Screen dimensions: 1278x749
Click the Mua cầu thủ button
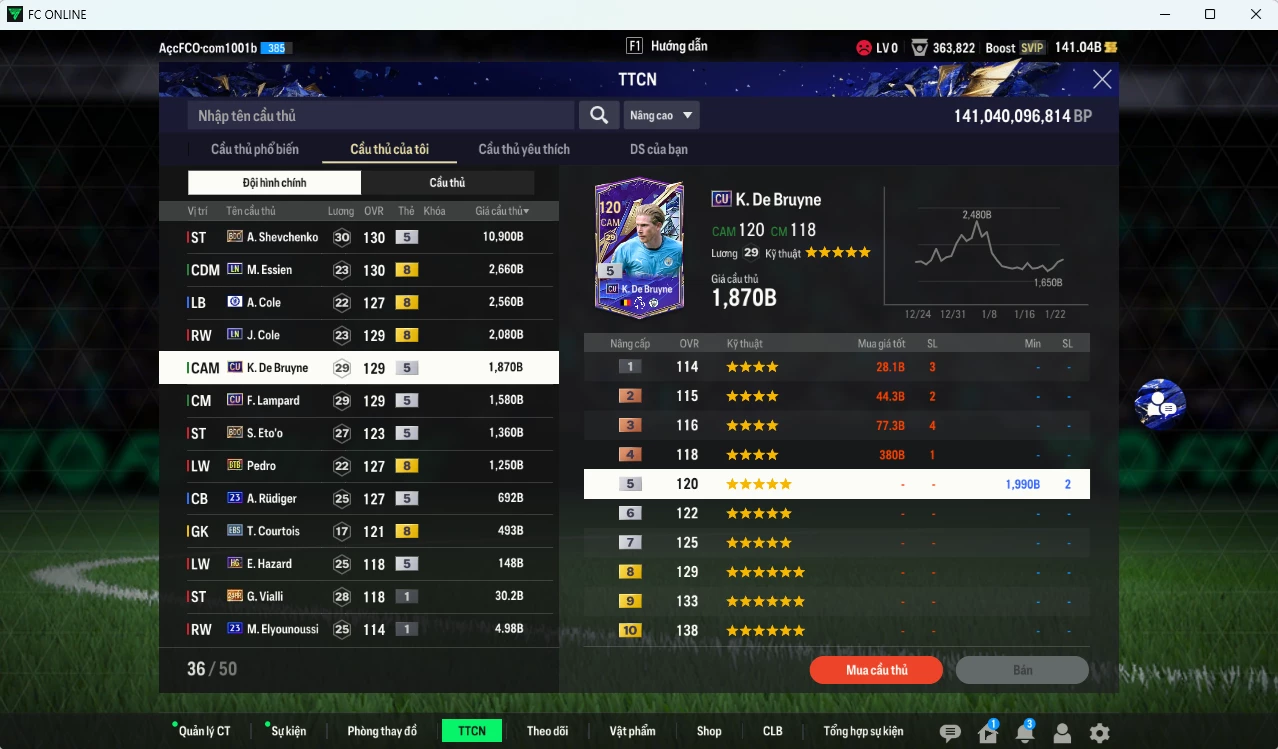tap(876, 670)
